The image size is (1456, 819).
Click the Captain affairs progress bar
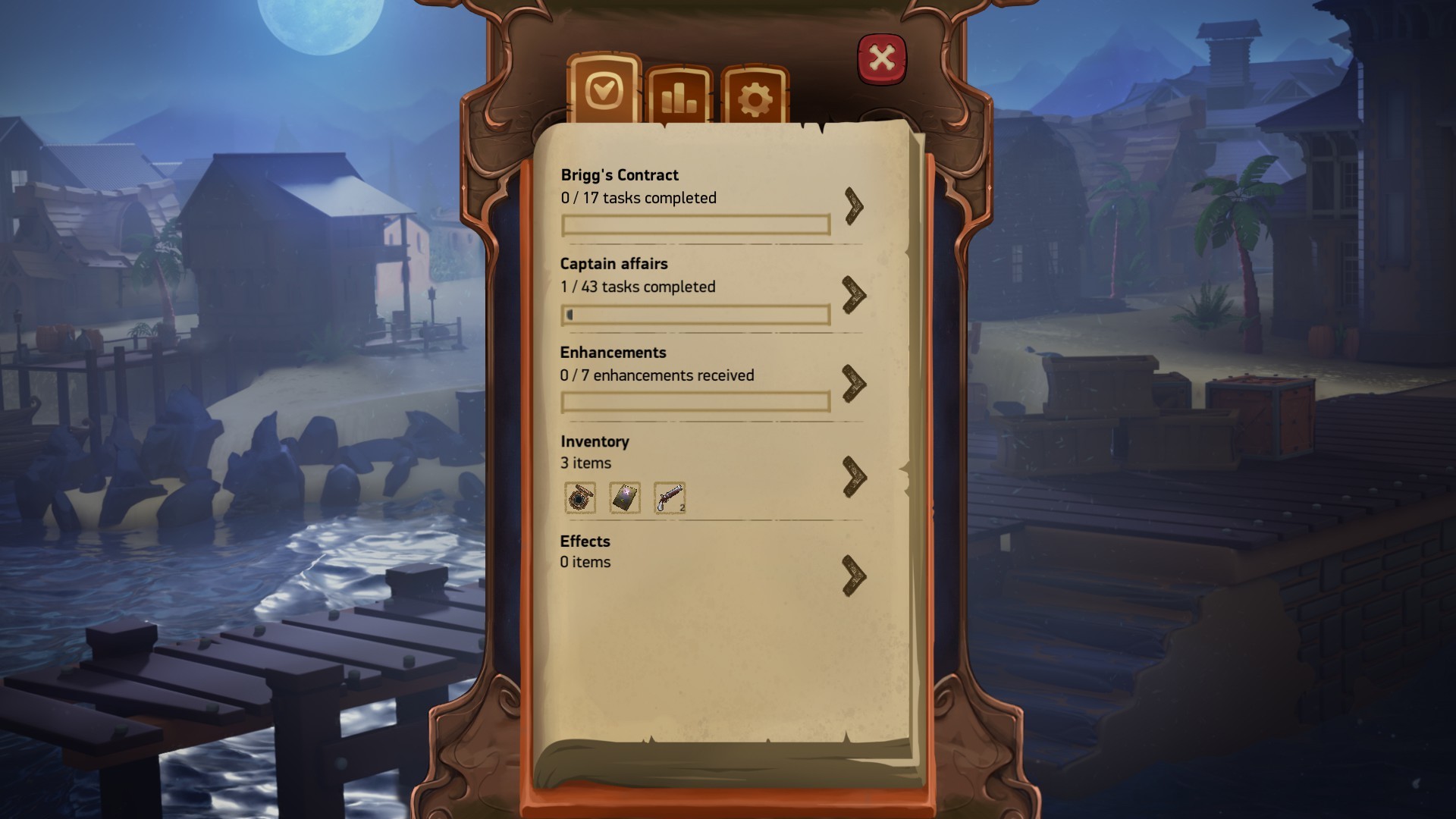click(695, 315)
